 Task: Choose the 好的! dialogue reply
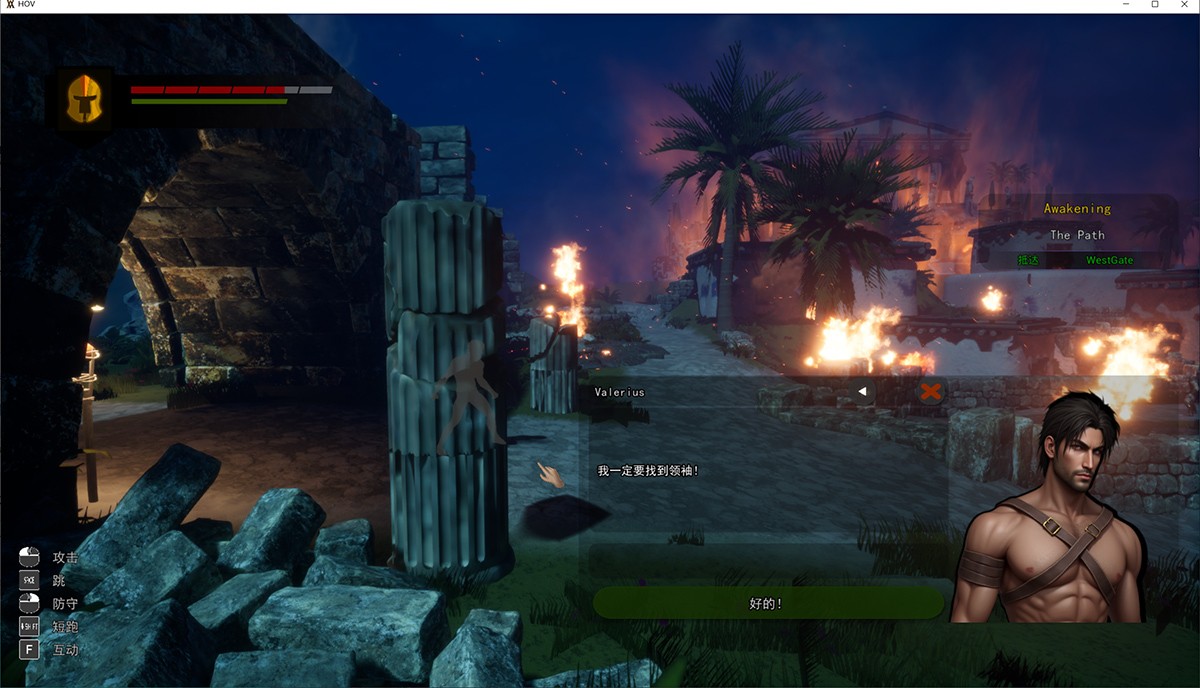[x=767, y=603]
